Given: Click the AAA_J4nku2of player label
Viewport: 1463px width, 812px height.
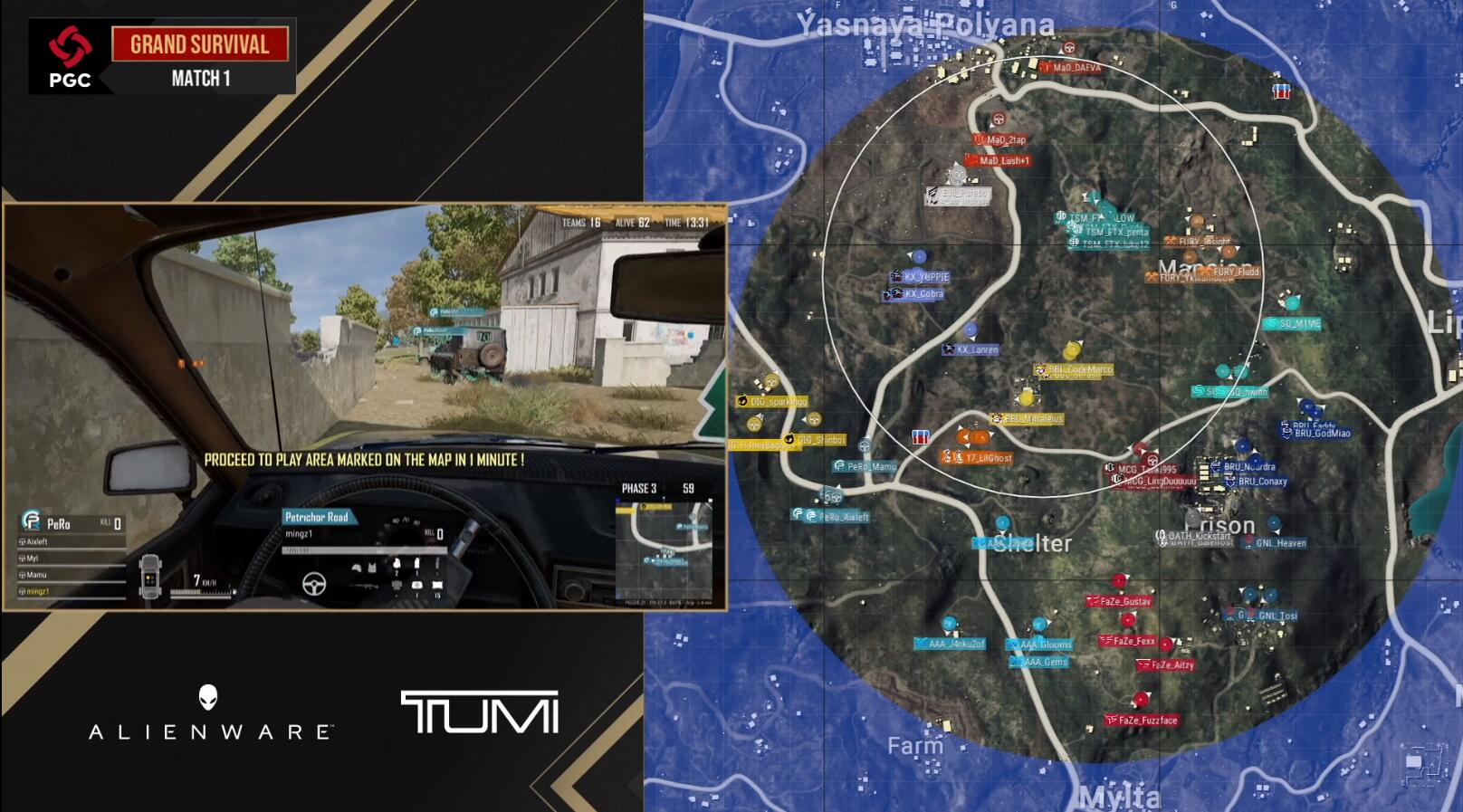Looking at the screenshot, I should 954,645.
